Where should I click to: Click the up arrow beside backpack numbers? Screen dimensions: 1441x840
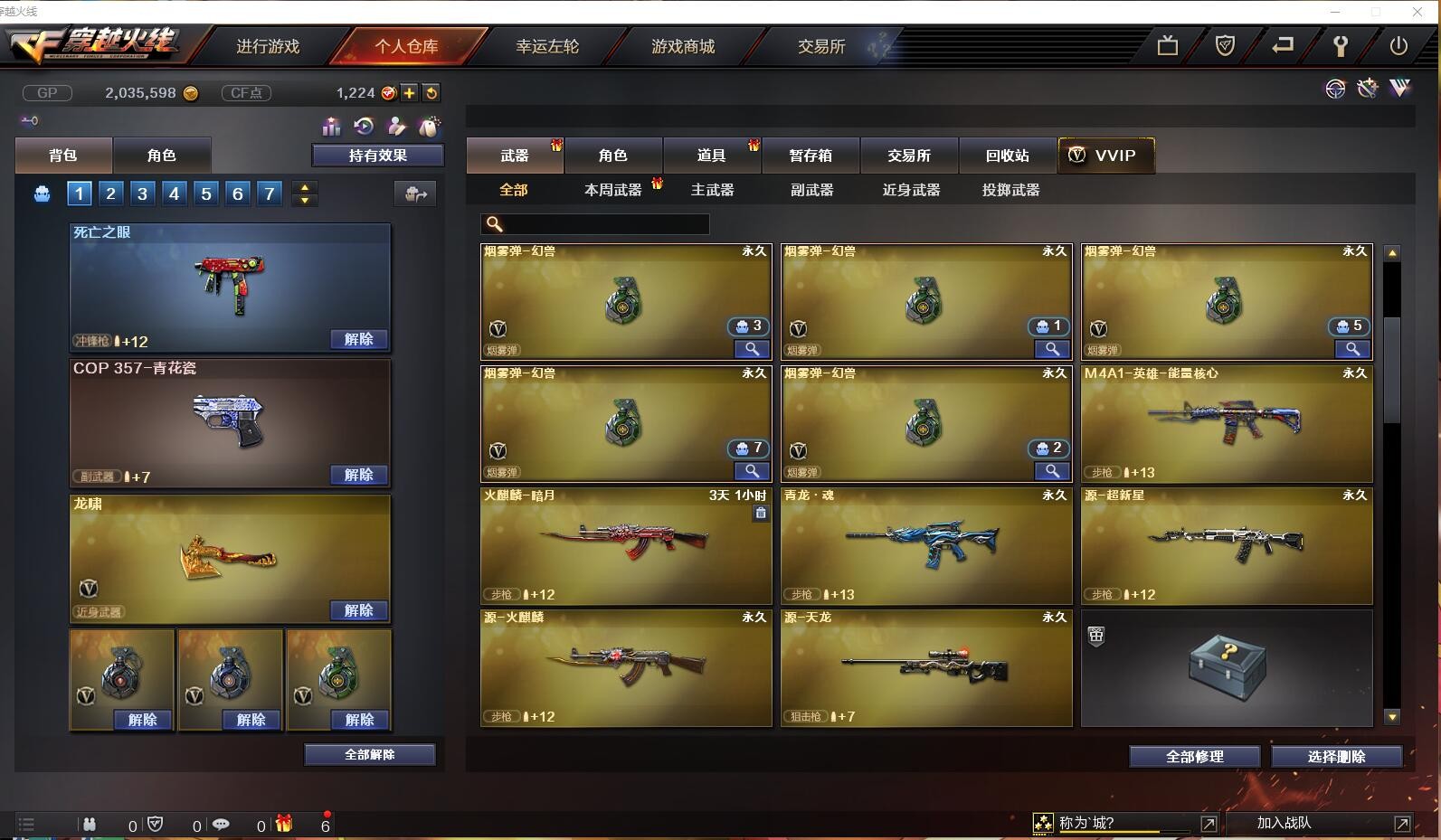pos(305,186)
